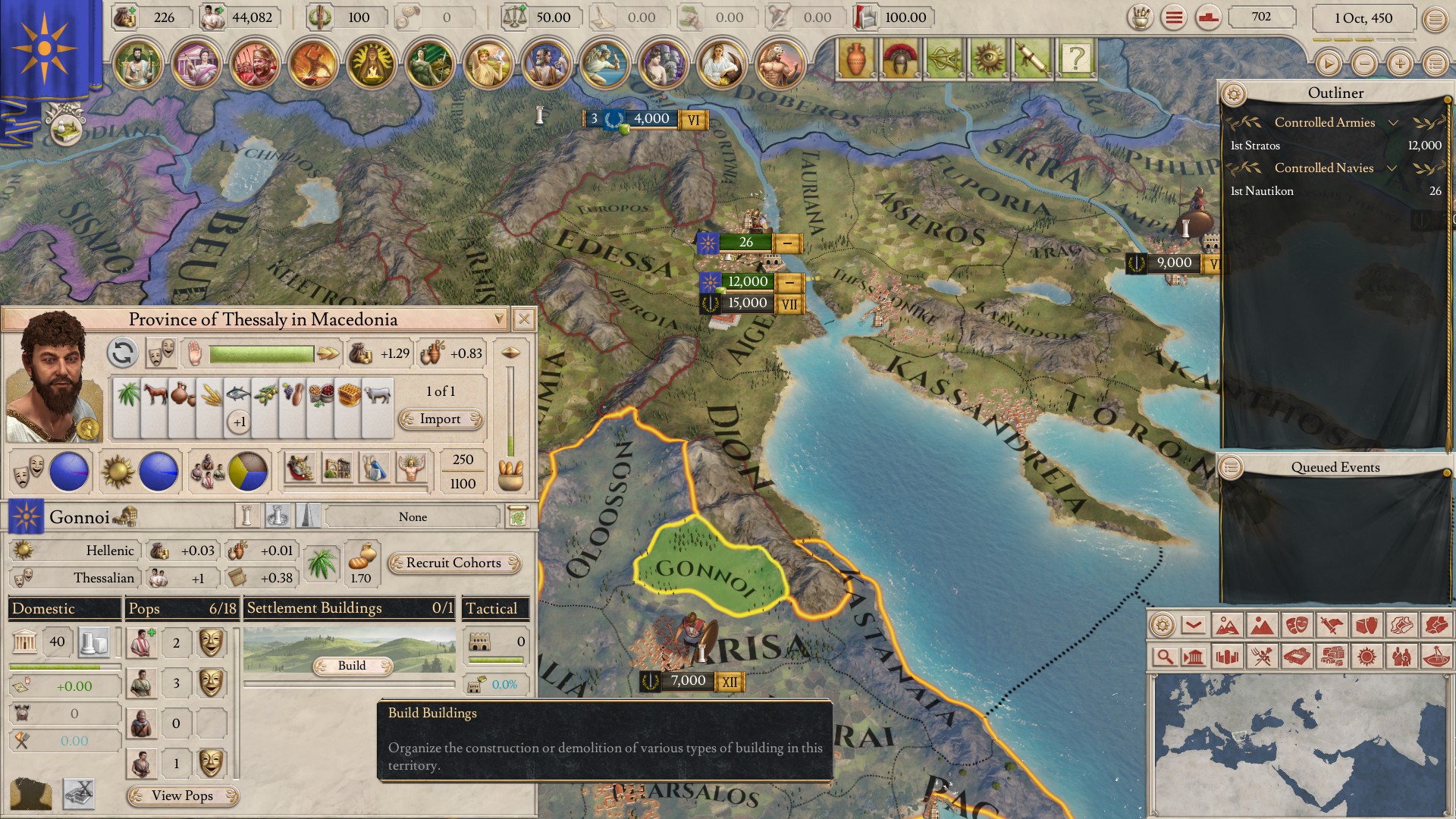Open the Import trade route button
The image size is (1456, 819).
click(x=441, y=419)
